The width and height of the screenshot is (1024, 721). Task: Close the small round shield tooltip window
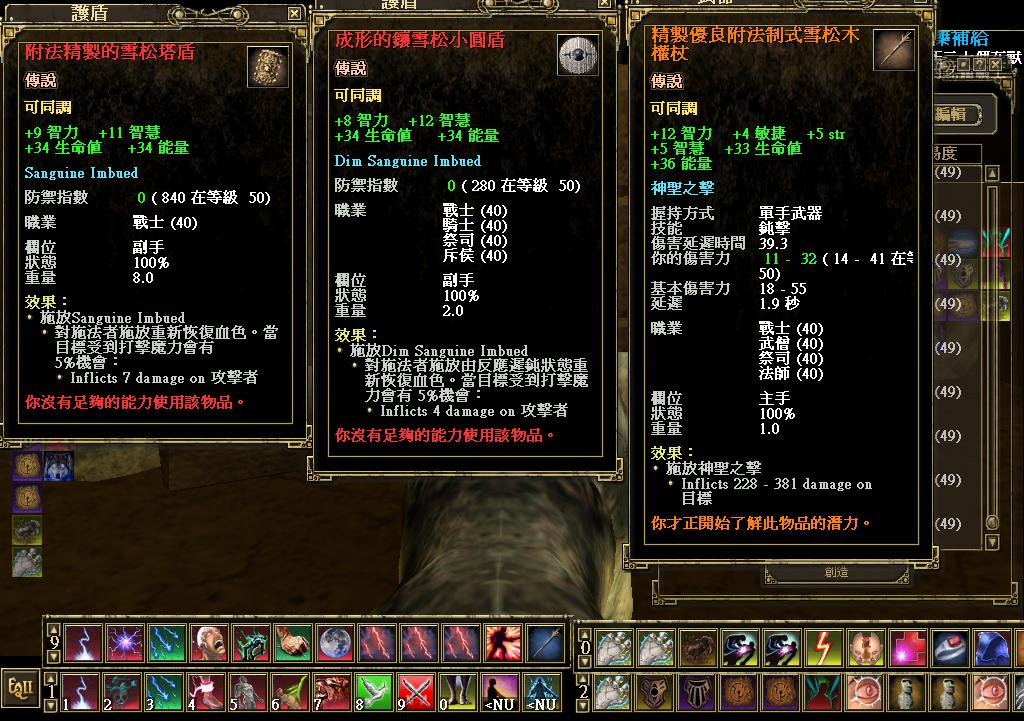pyautogui.click(x=605, y=4)
